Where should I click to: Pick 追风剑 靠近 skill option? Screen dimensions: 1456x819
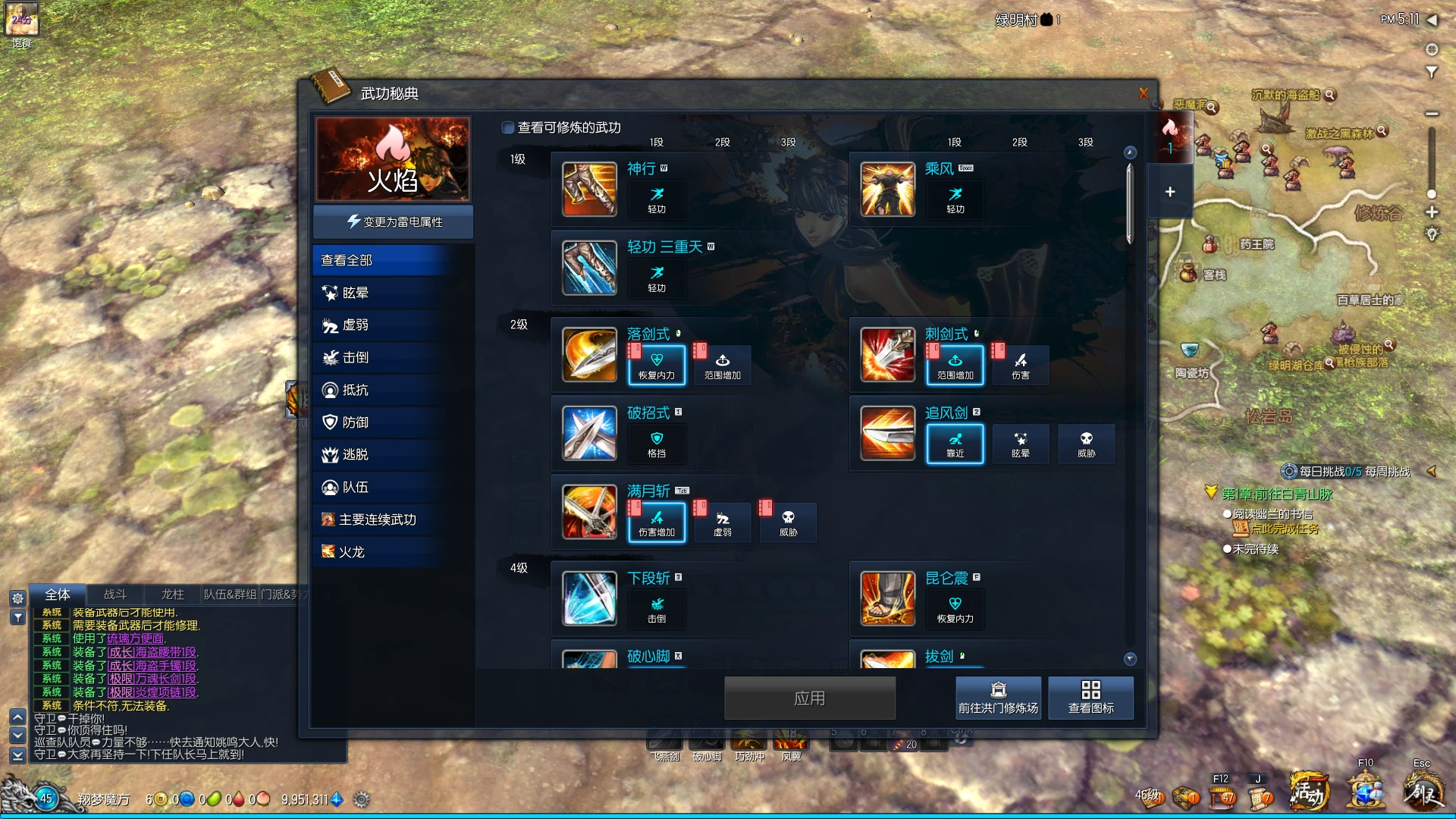955,444
